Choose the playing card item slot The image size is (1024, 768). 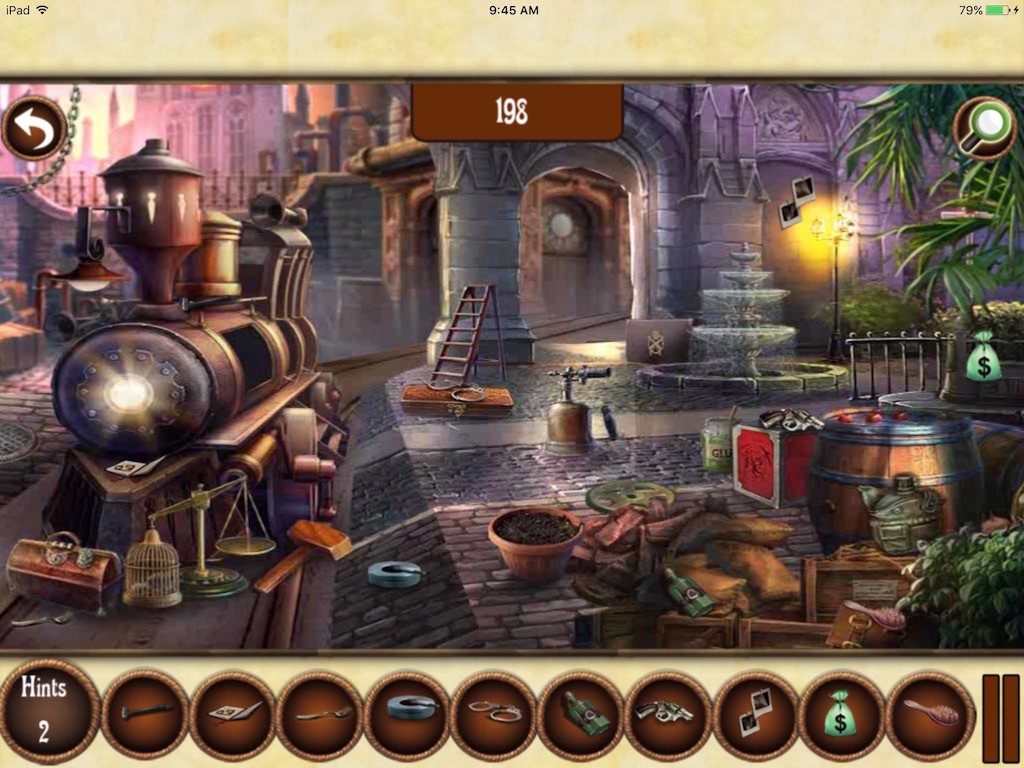232,714
